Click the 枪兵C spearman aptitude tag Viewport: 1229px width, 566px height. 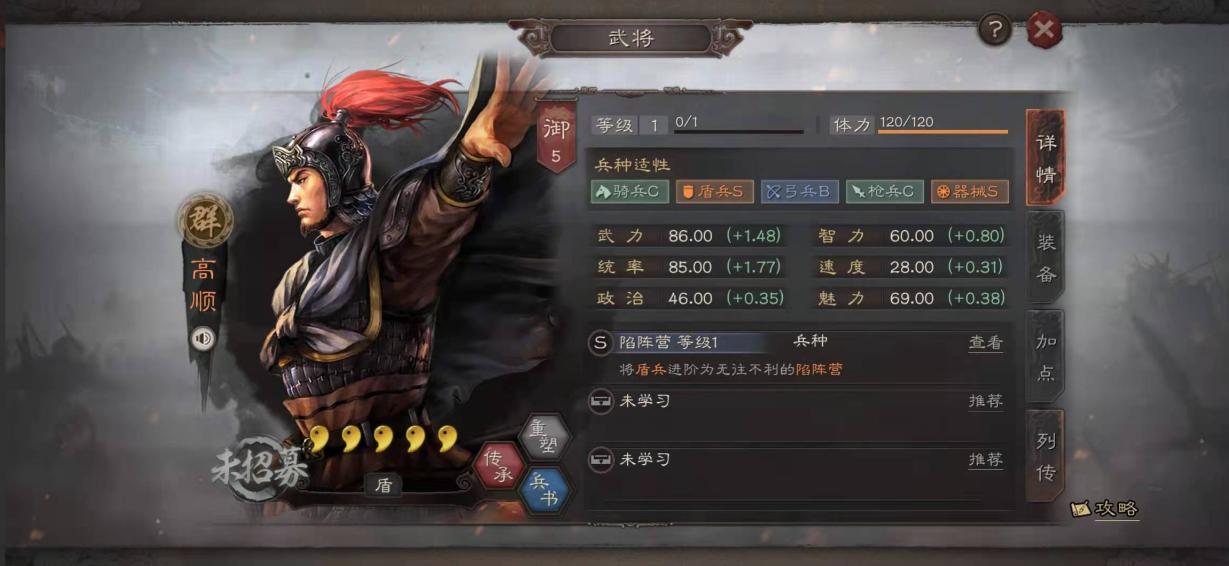[x=884, y=191]
